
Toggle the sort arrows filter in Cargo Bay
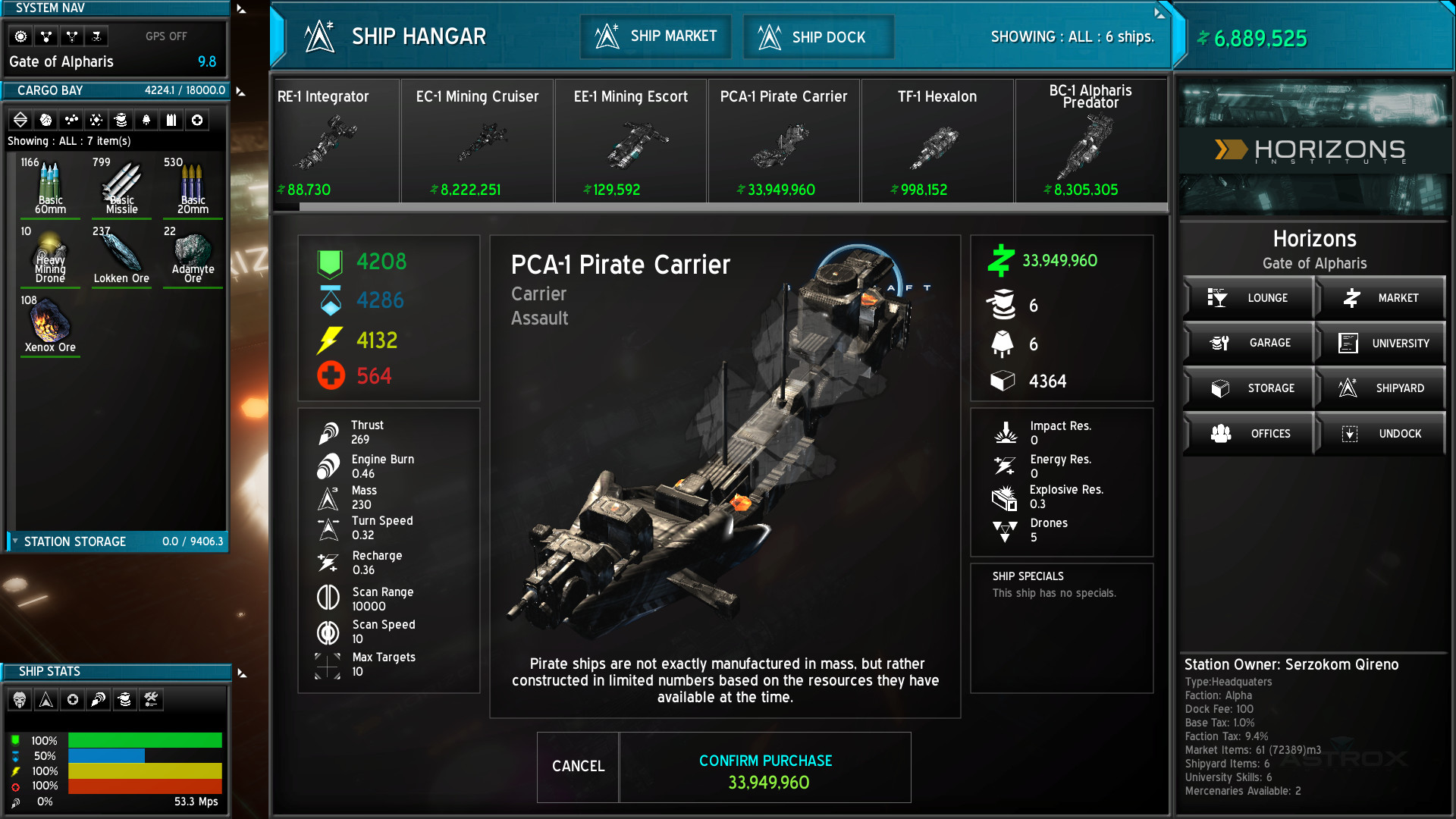click(x=20, y=119)
